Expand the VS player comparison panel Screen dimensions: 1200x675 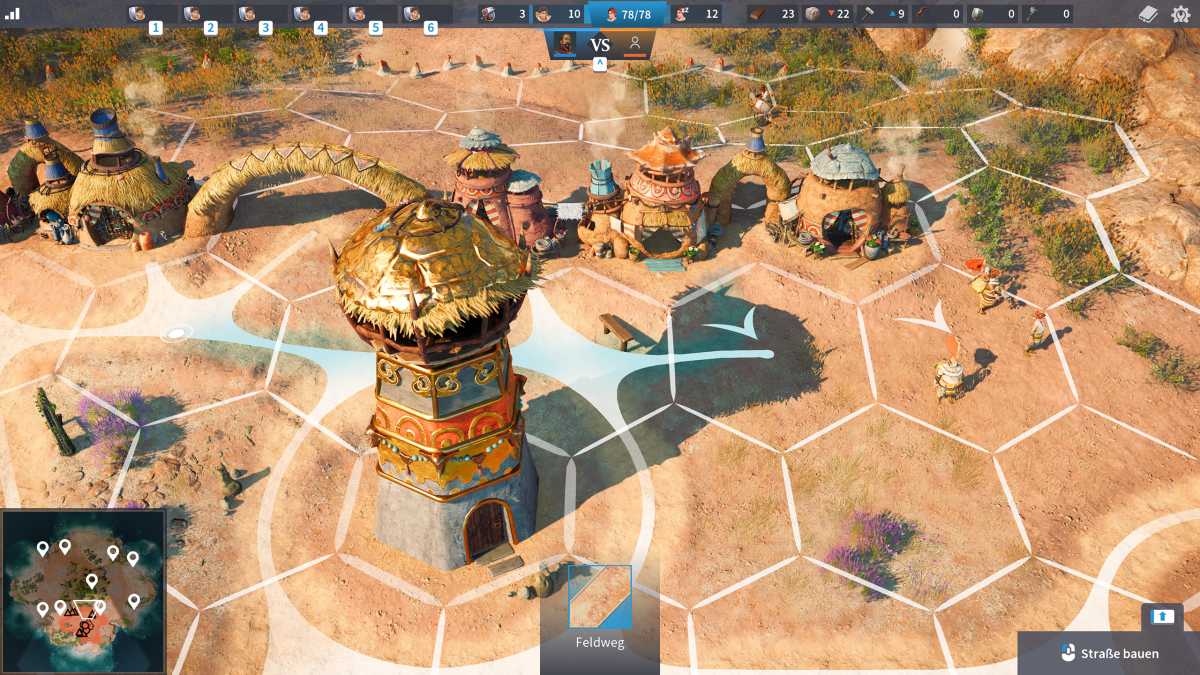coord(600,64)
